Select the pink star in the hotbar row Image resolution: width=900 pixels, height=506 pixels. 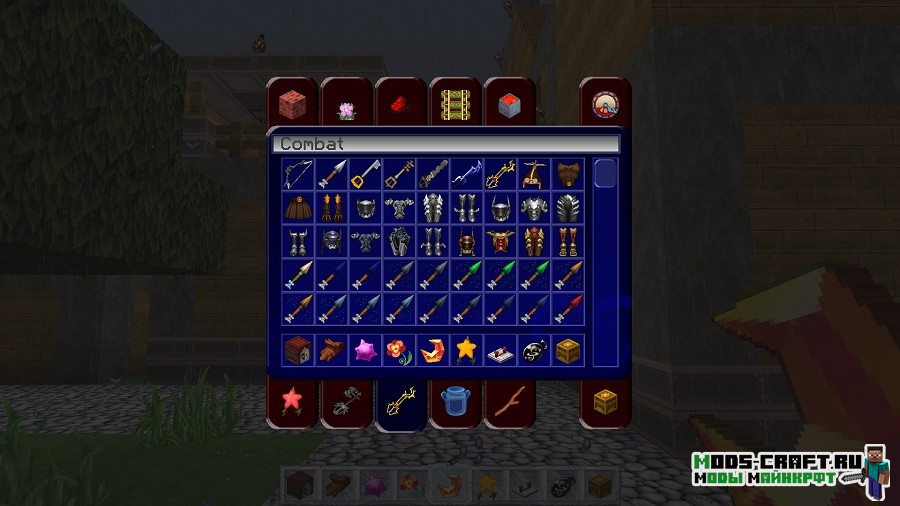pyautogui.click(x=365, y=349)
